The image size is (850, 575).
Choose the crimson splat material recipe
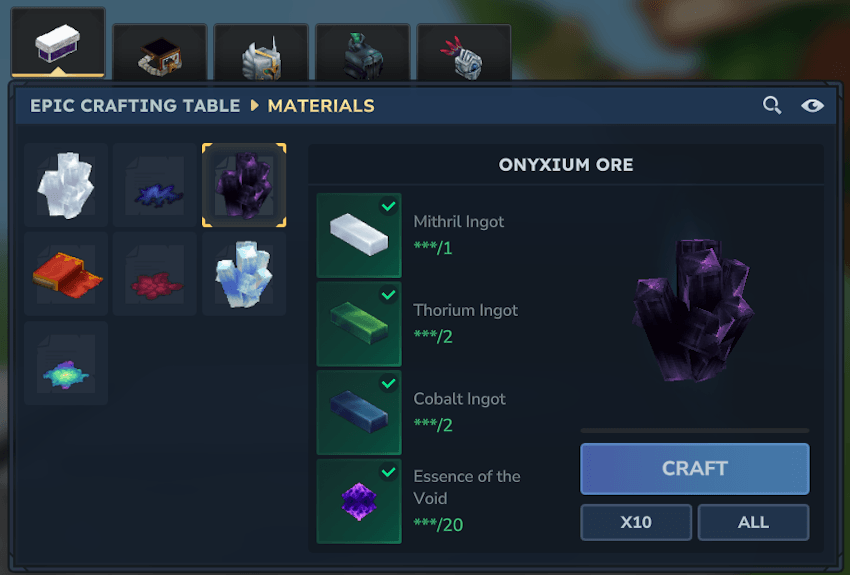tap(154, 275)
